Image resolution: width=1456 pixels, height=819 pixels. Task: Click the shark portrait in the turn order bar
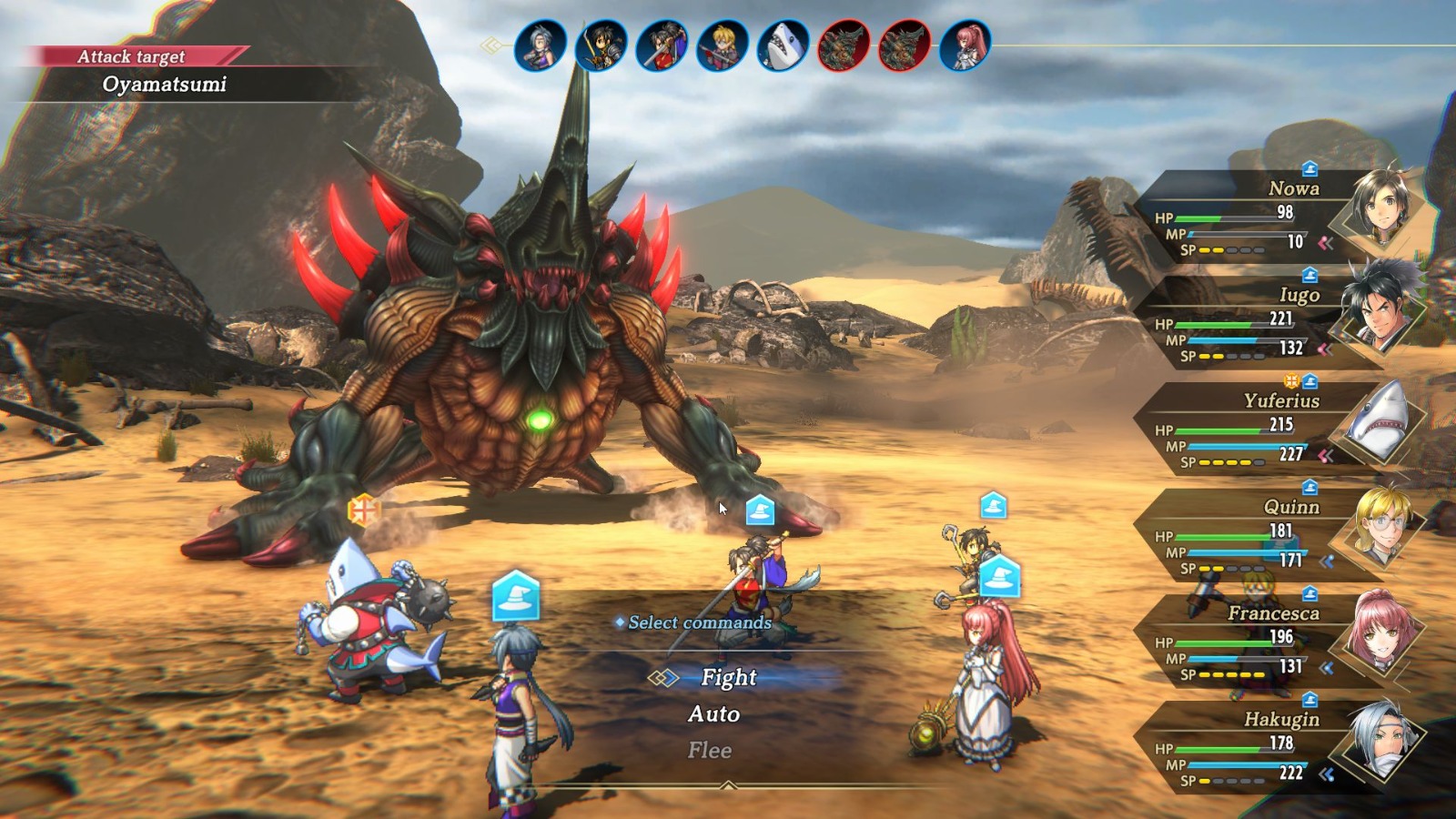pyautogui.click(x=783, y=45)
